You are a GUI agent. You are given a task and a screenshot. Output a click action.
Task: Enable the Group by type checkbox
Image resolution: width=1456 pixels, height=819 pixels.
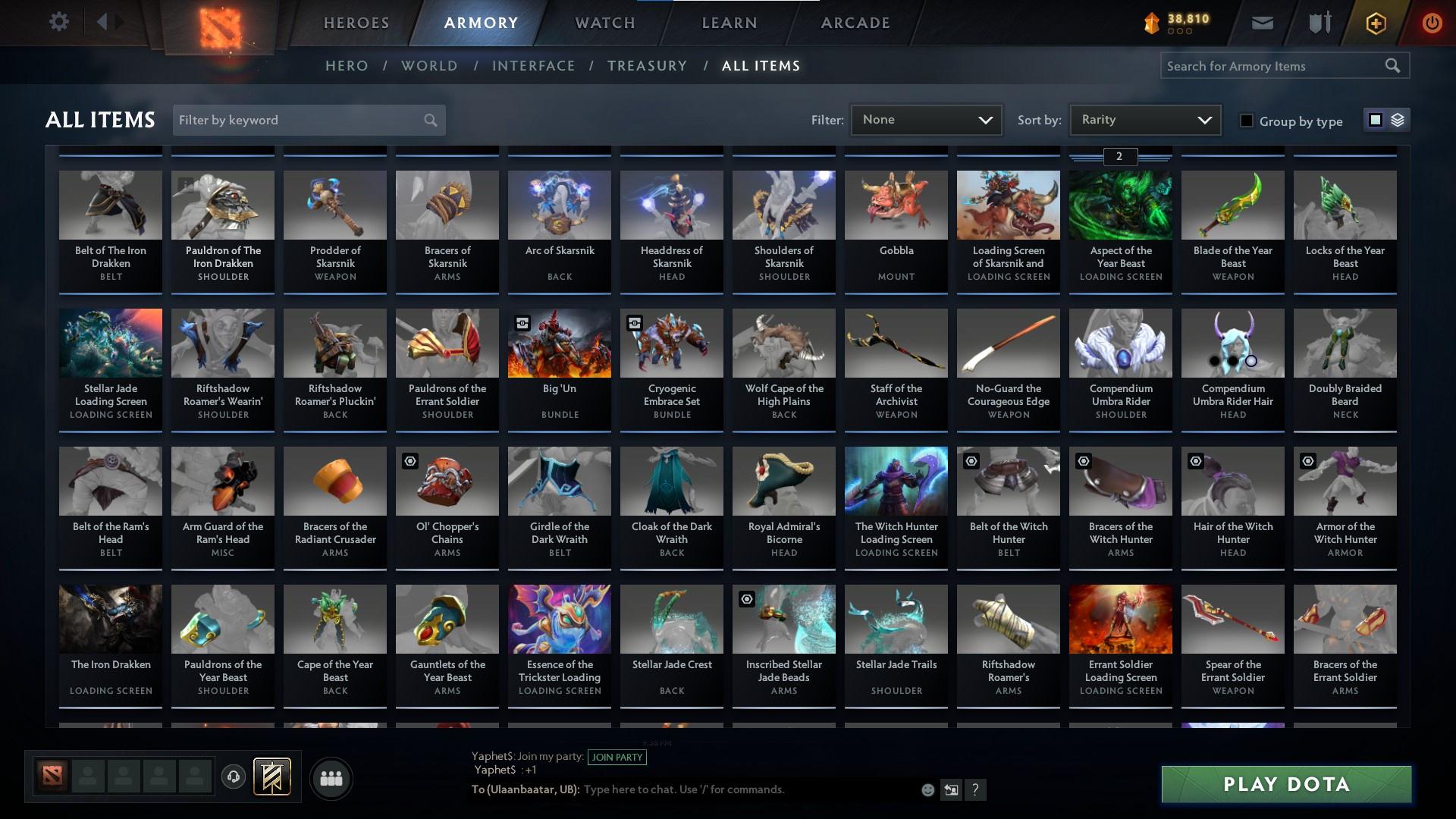pyautogui.click(x=1245, y=121)
